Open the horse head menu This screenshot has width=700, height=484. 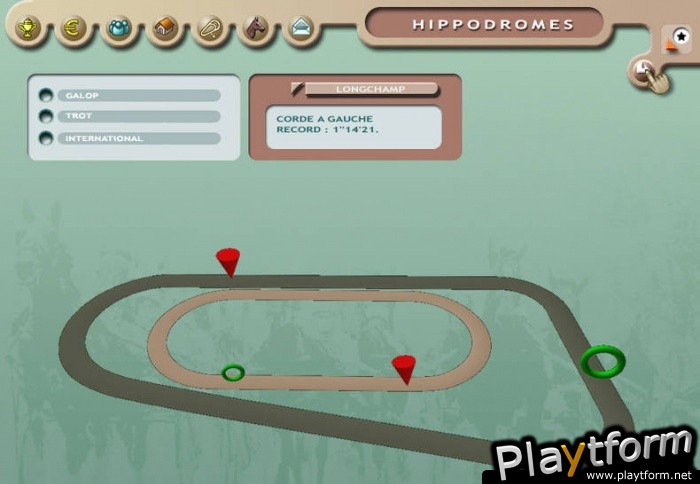[x=257, y=27]
